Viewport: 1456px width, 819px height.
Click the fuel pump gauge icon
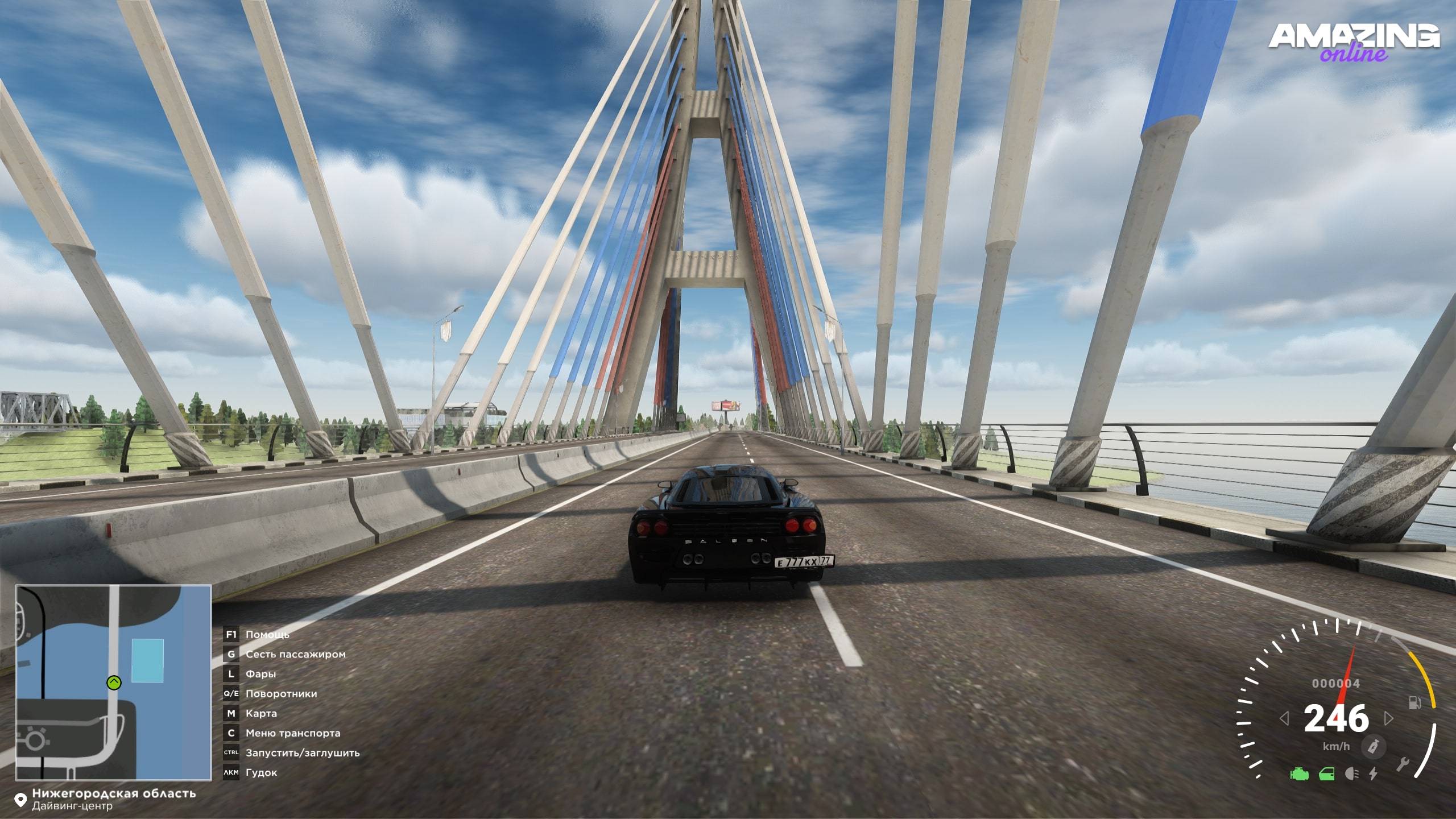(1414, 703)
